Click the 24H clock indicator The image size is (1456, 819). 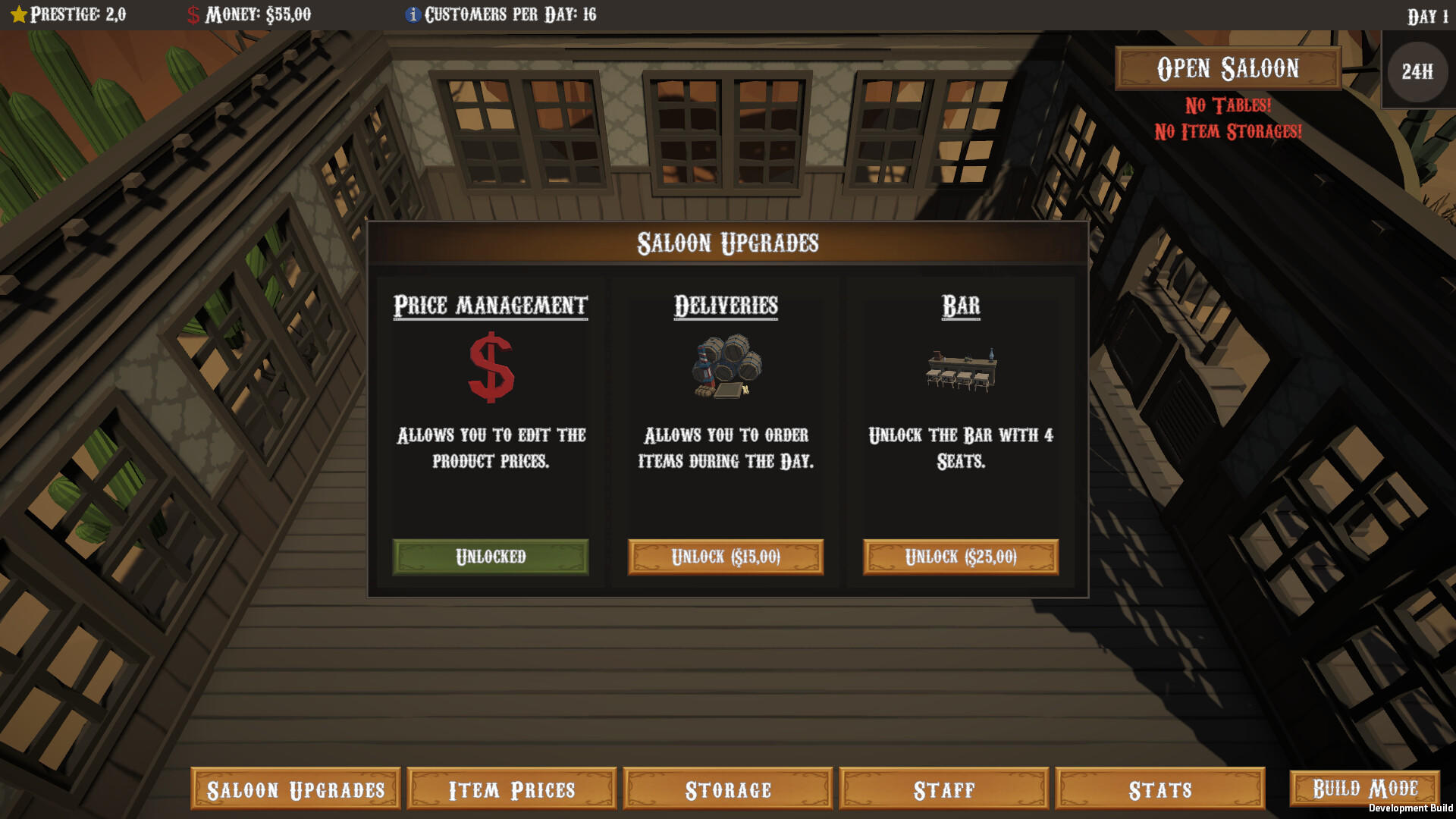[1417, 71]
